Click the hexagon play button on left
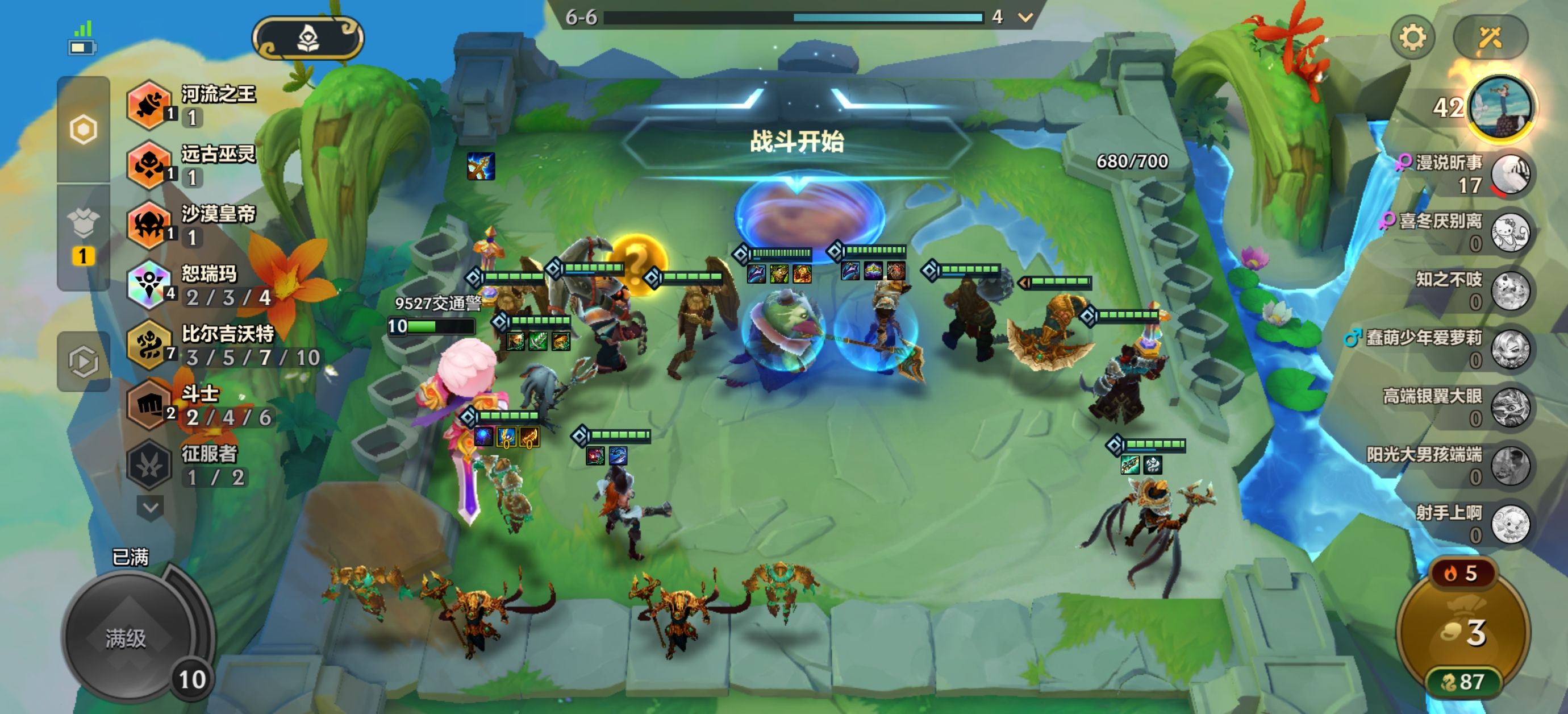1568x714 pixels. pos(84,362)
